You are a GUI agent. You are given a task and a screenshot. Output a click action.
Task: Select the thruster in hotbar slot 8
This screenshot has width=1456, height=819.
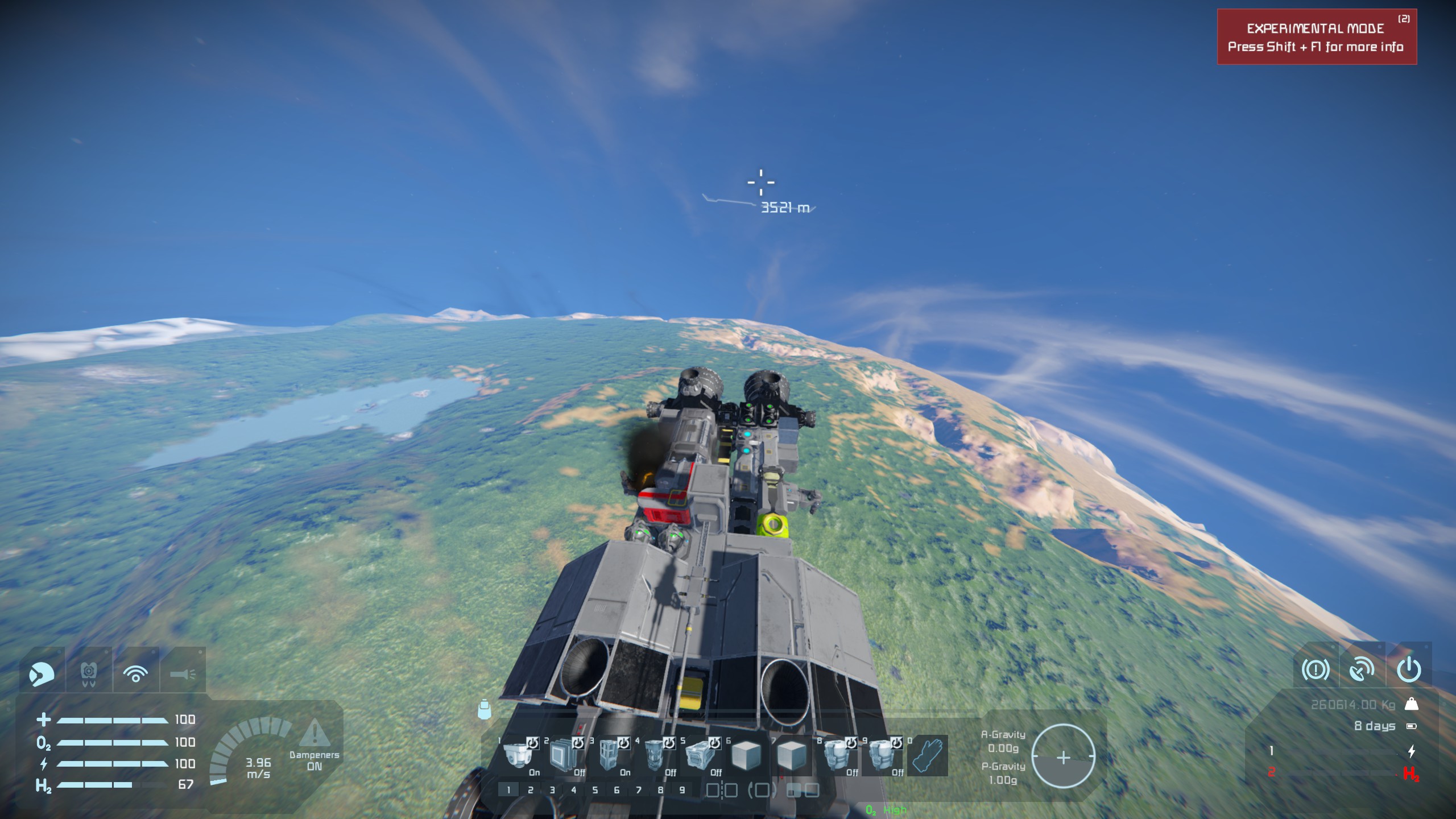(837, 755)
